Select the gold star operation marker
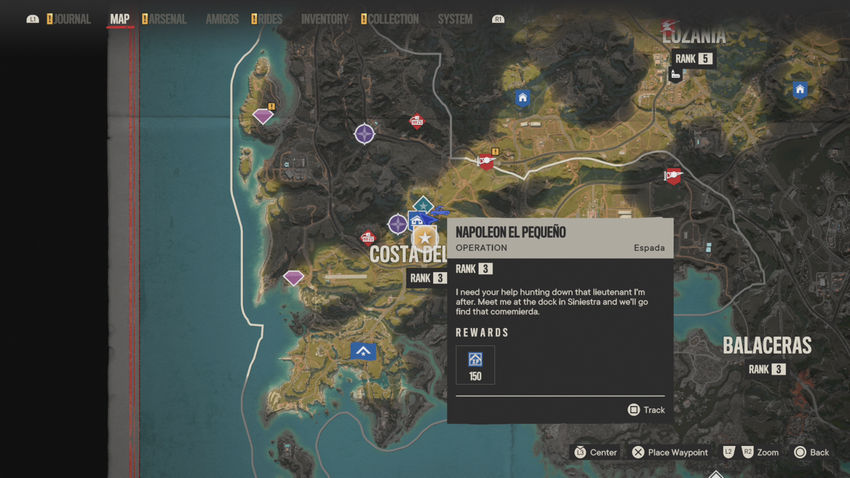This screenshot has height=478, width=850. (425, 238)
